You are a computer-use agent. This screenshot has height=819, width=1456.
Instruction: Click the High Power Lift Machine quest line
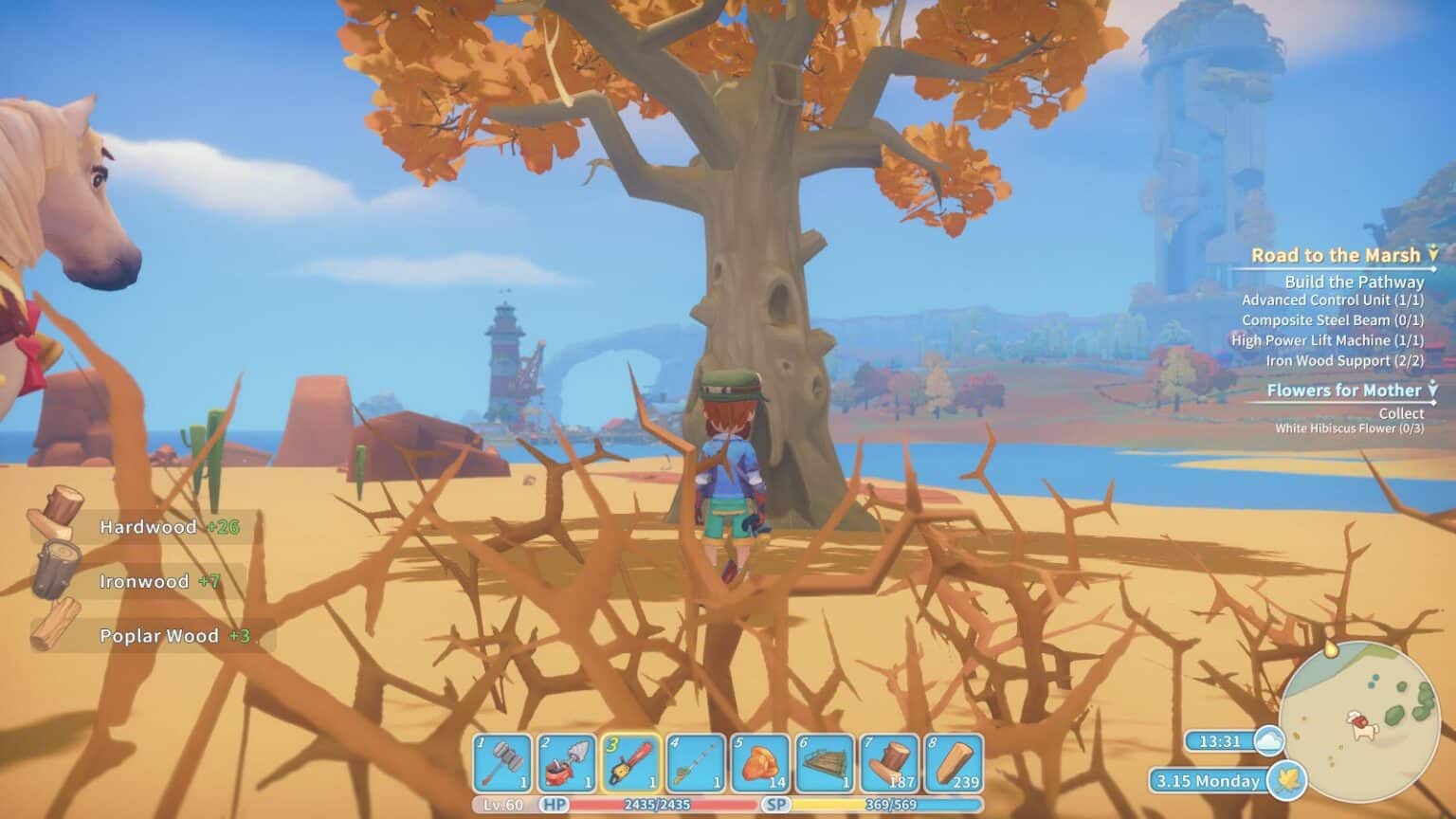click(x=1331, y=340)
